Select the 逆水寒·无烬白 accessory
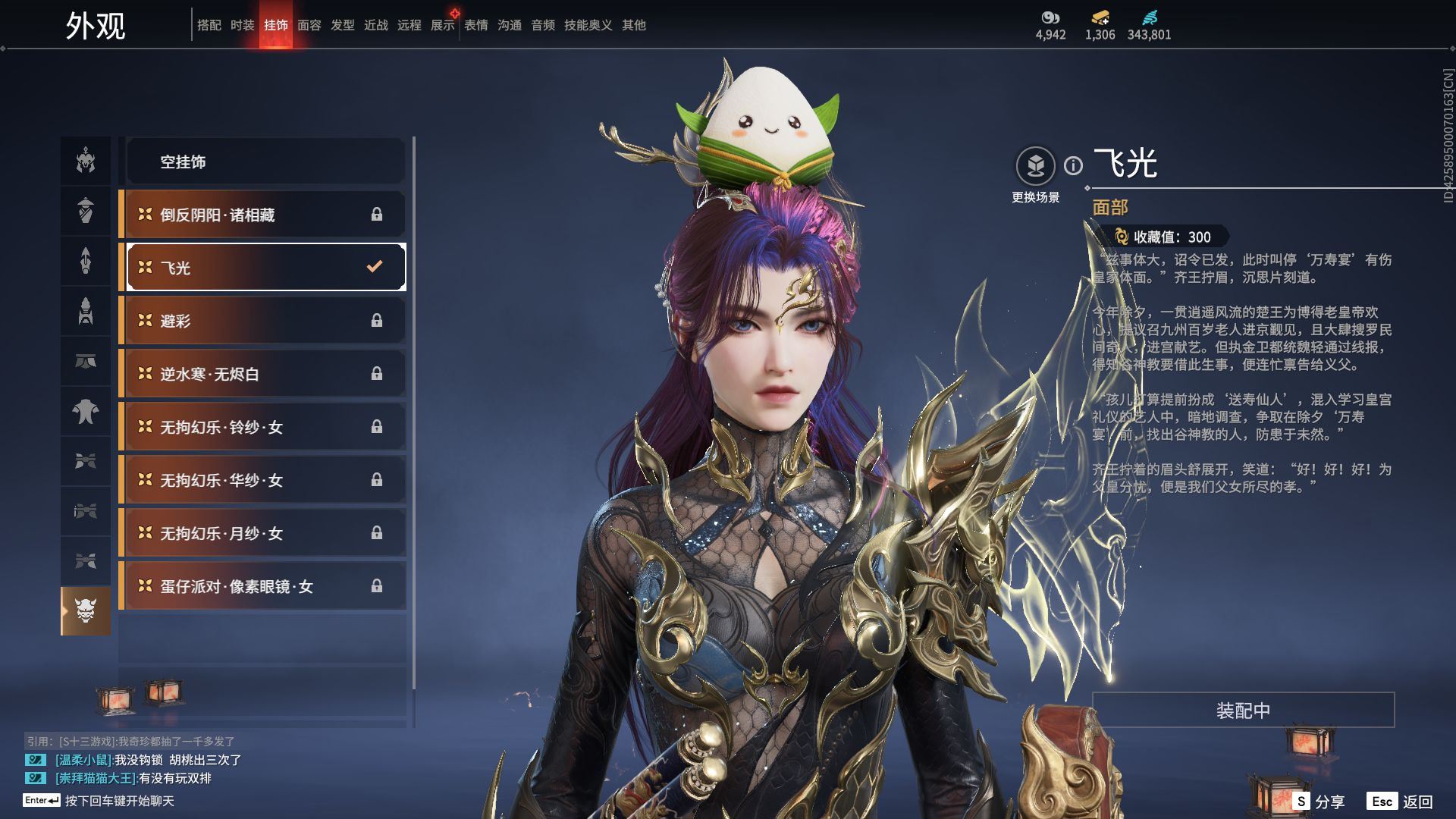Screen dimensions: 1456x819 click(265, 374)
